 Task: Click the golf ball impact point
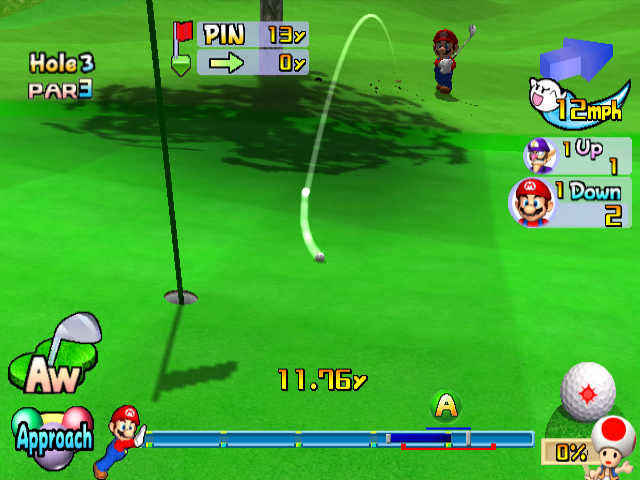pyautogui.click(x=587, y=388)
